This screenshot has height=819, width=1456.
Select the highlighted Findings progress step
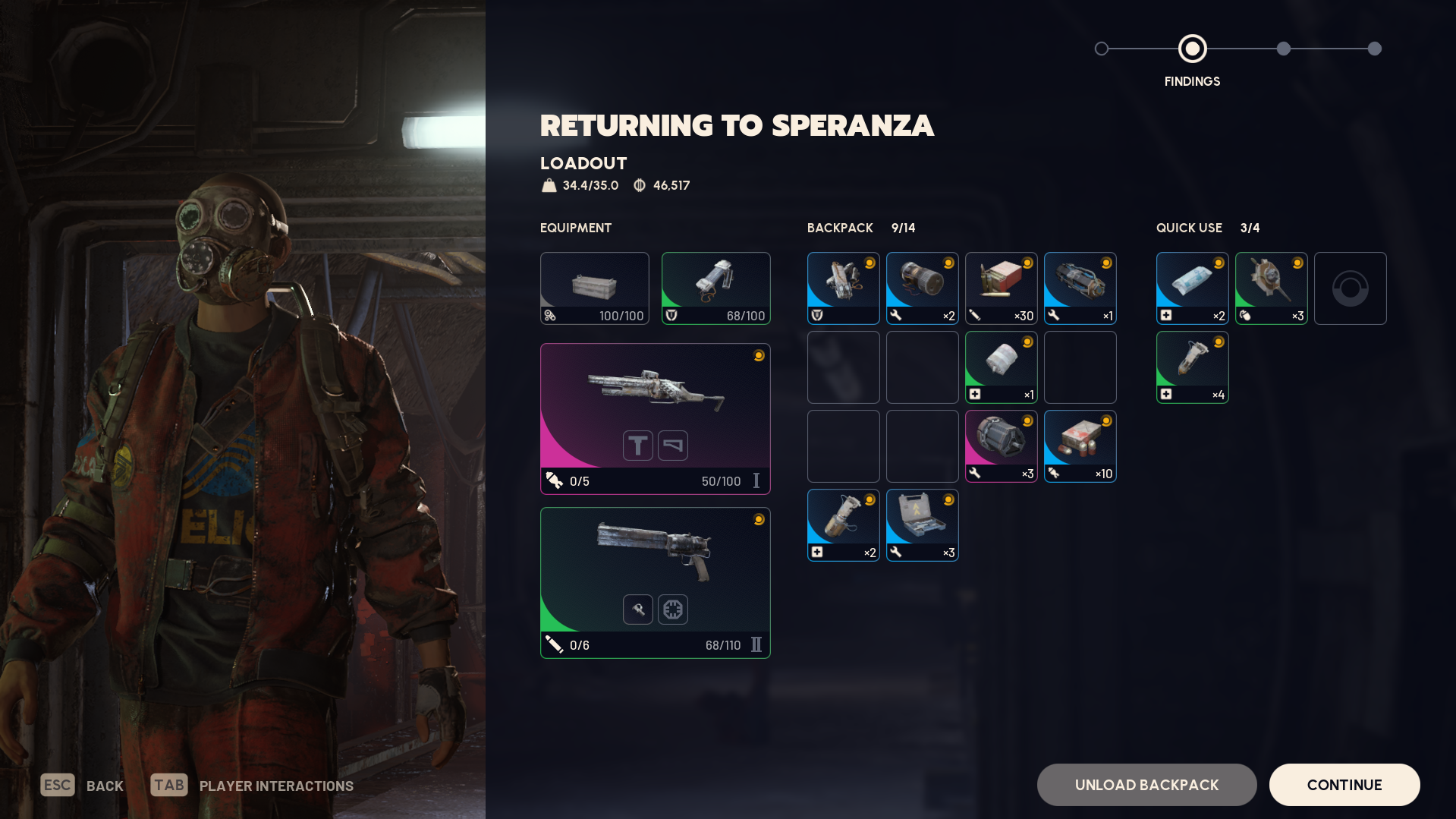click(x=1192, y=49)
